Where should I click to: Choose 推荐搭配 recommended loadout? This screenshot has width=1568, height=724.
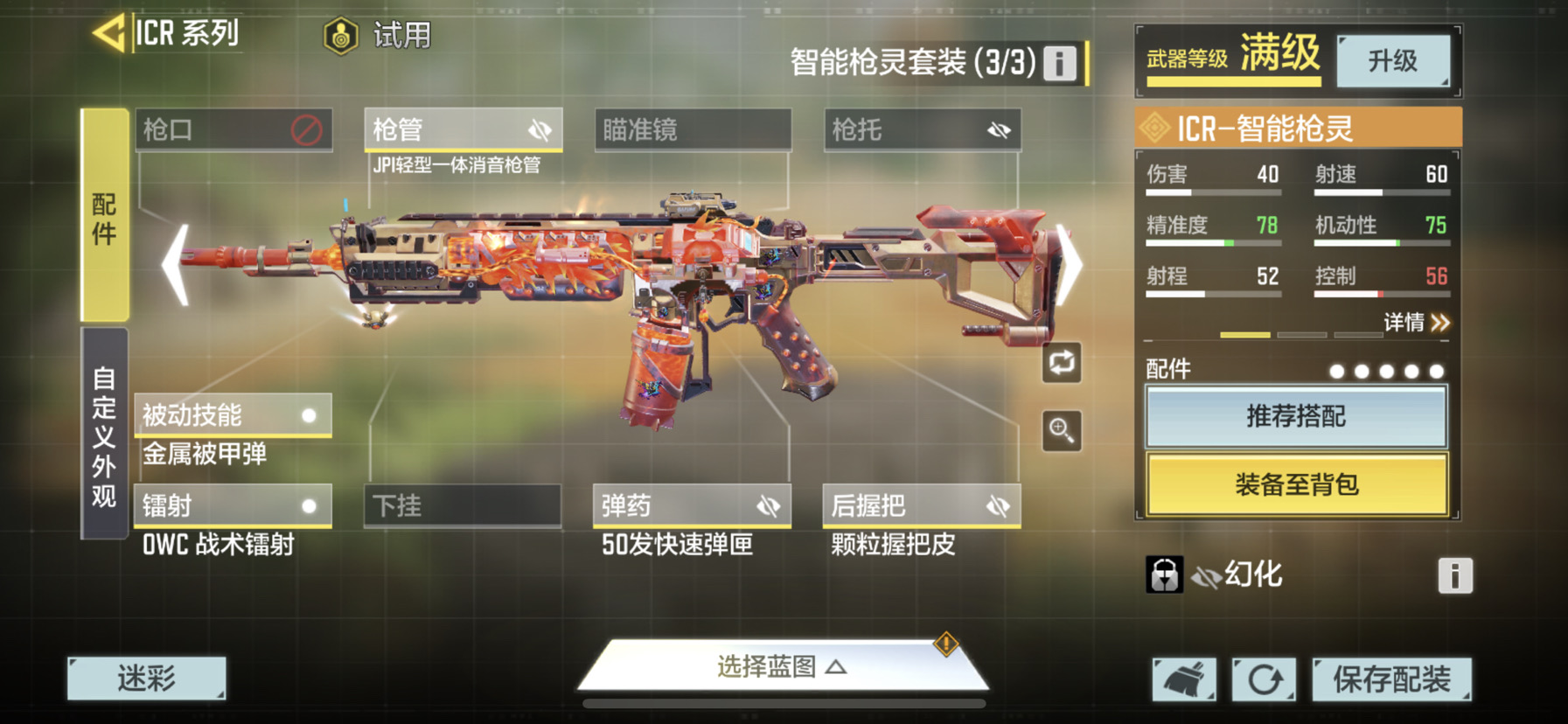pyautogui.click(x=1296, y=416)
